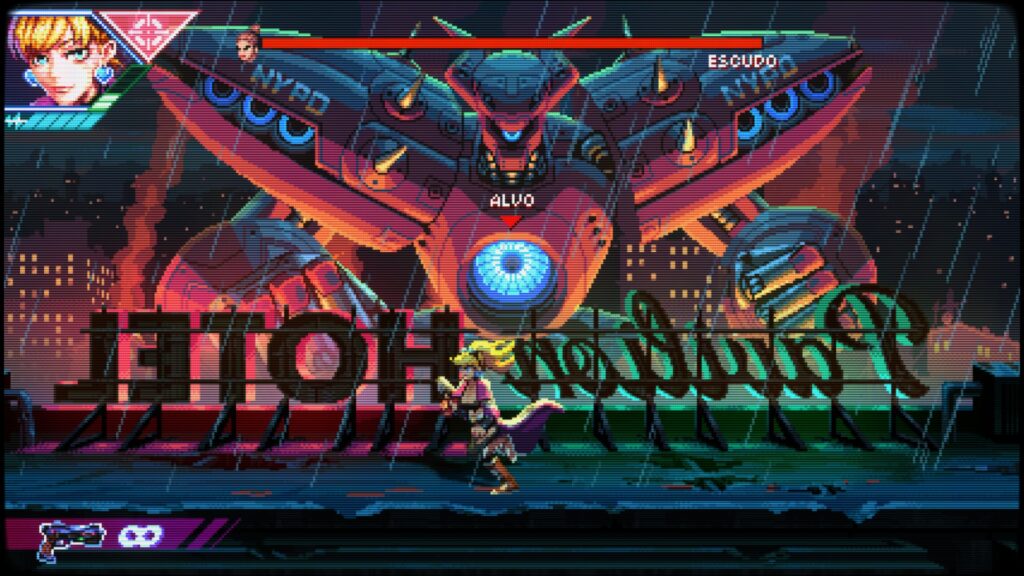Click the blonde heroine character portrait
This screenshot has width=1024, height=576.
tap(55, 55)
